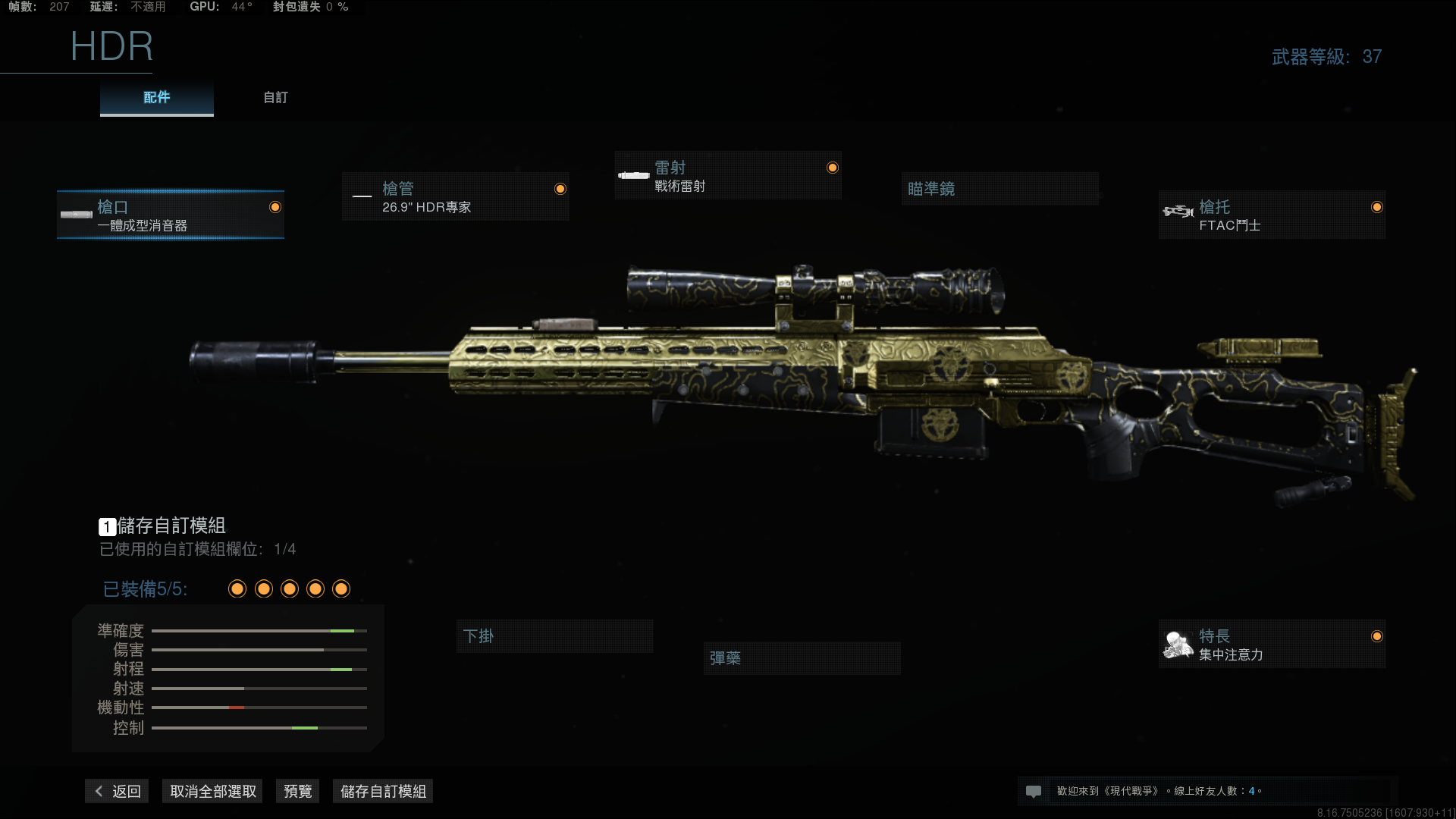Toggle the orange equipped indicator on 槍口 slot
The height and width of the screenshot is (819, 1456).
tap(275, 206)
